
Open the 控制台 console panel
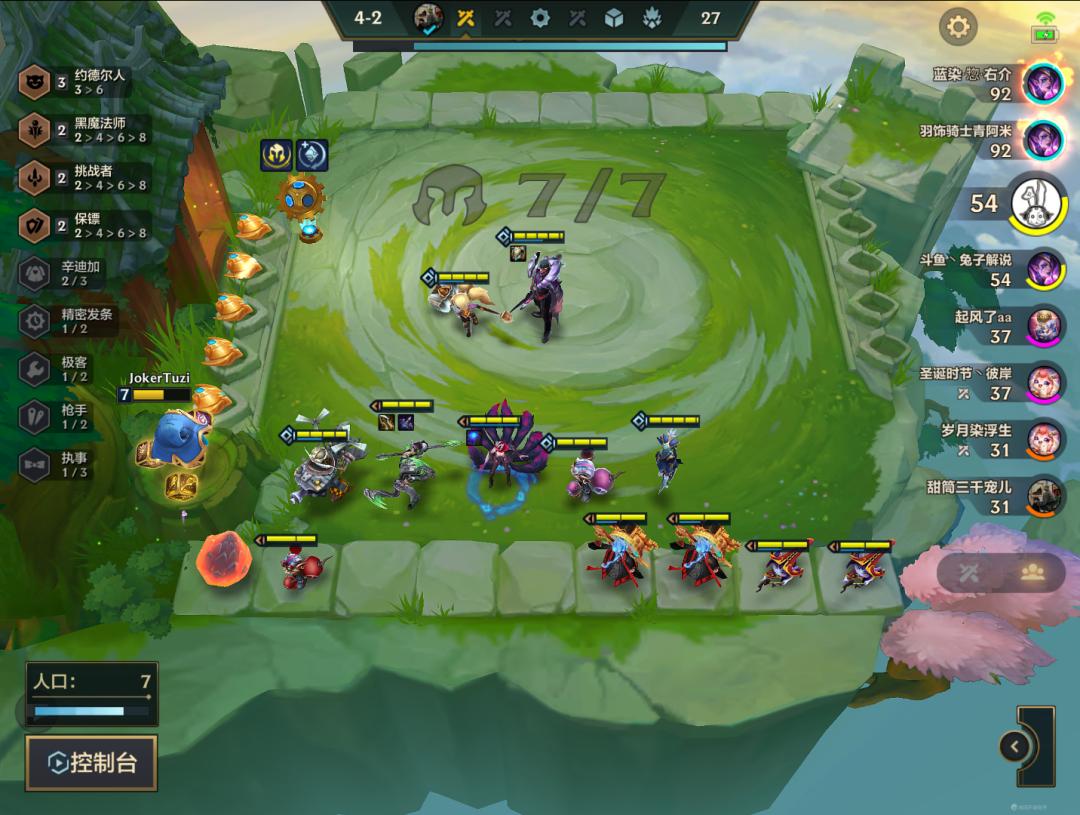coord(92,764)
